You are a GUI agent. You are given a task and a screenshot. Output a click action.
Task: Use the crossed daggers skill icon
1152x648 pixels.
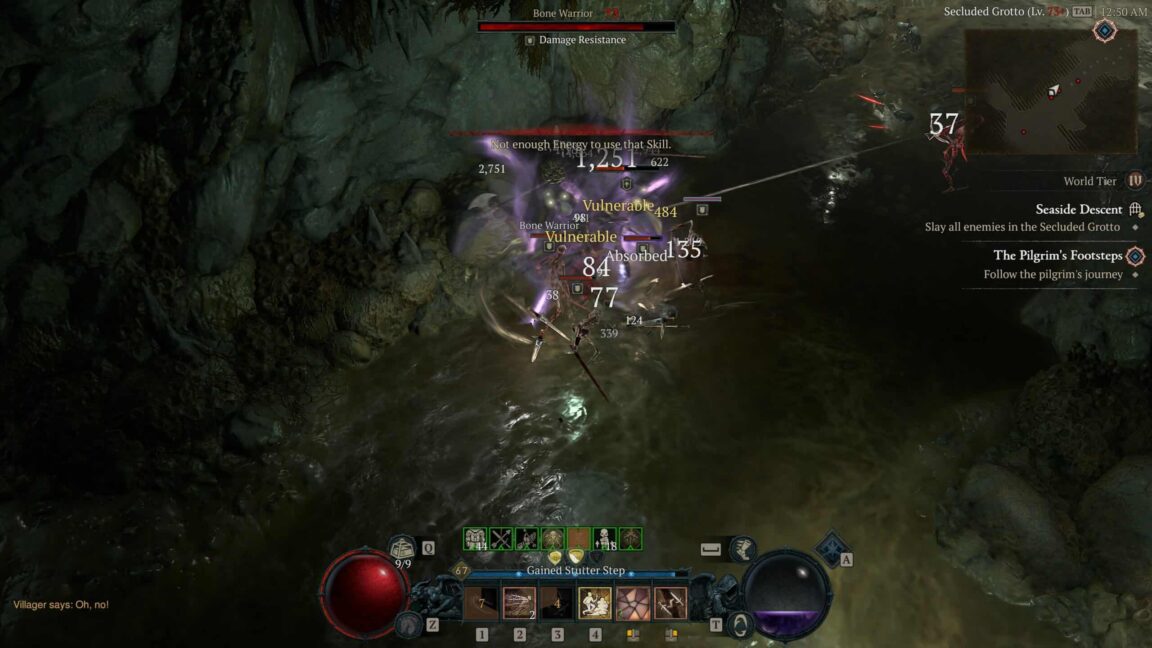(670, 603)
